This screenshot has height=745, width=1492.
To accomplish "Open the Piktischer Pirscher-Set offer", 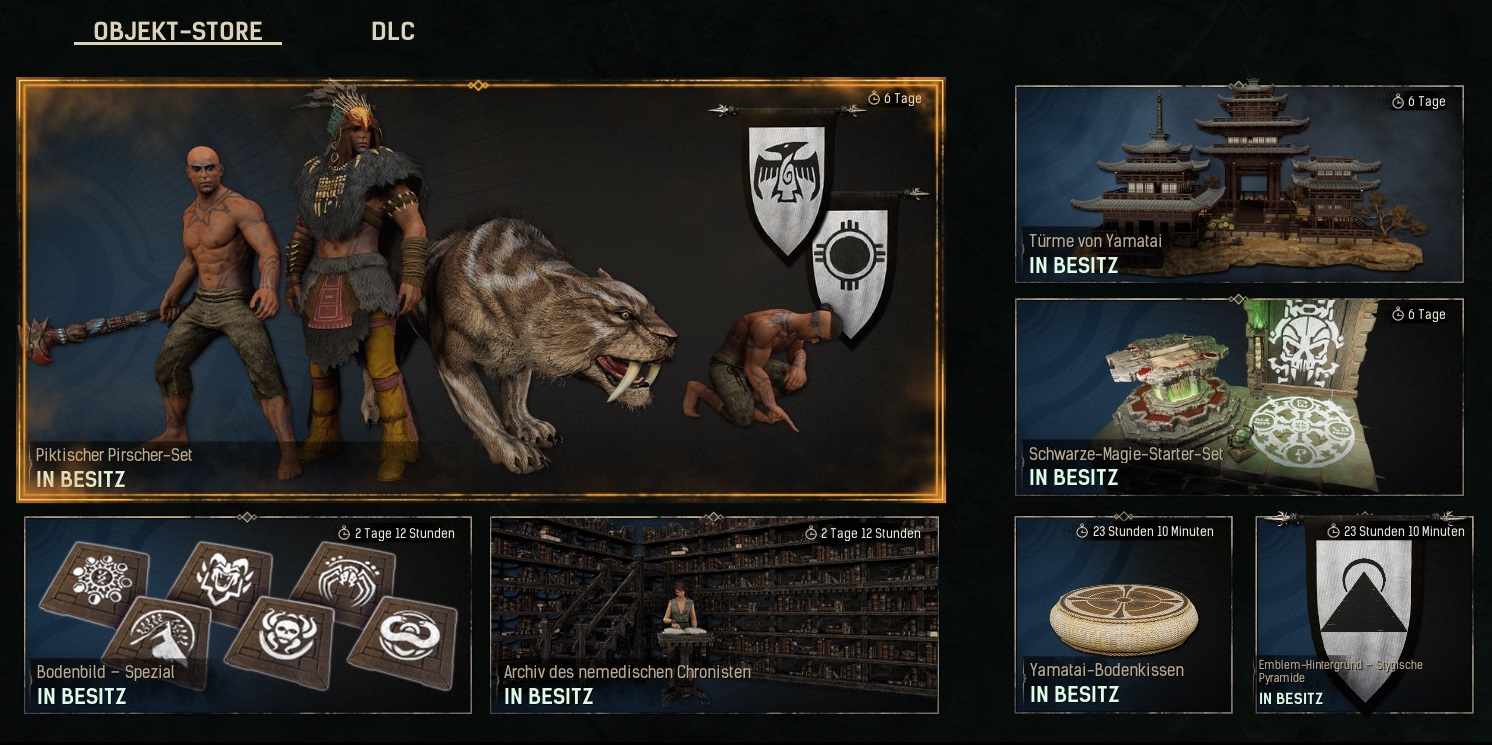I will pyautogui.click(x=480, y=290).
